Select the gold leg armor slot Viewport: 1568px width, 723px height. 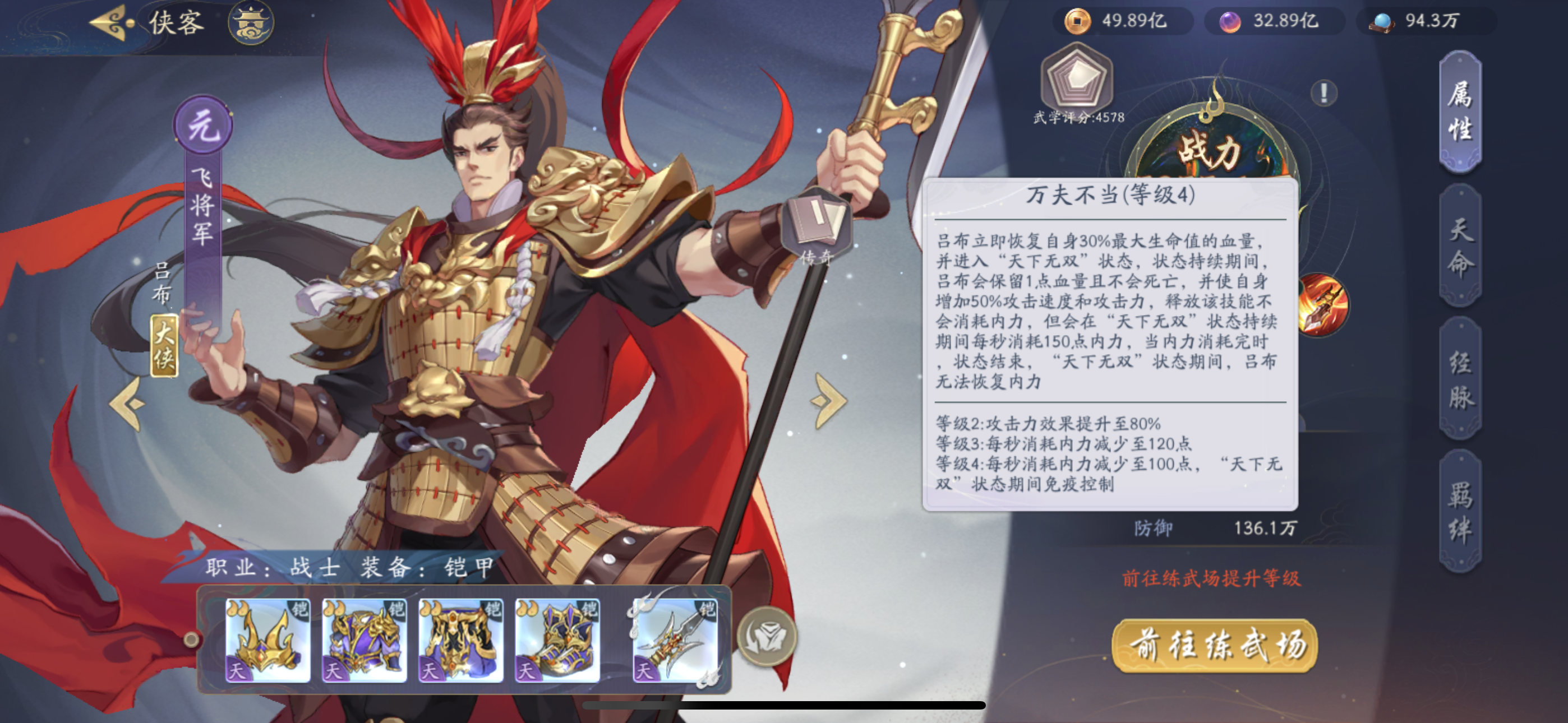coord(461,639)
